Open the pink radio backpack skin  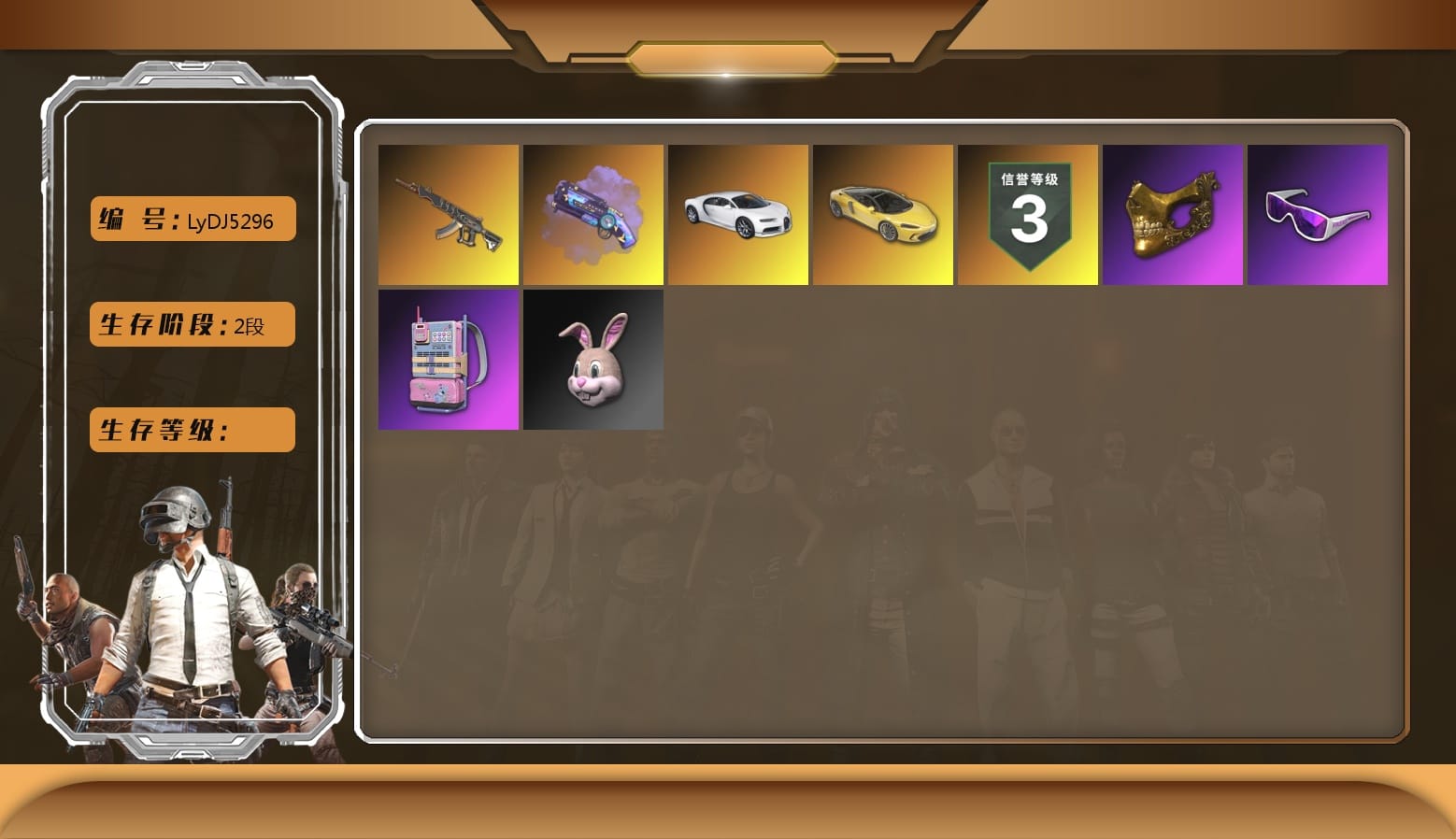pyautogui.click(x=449, y=360)
